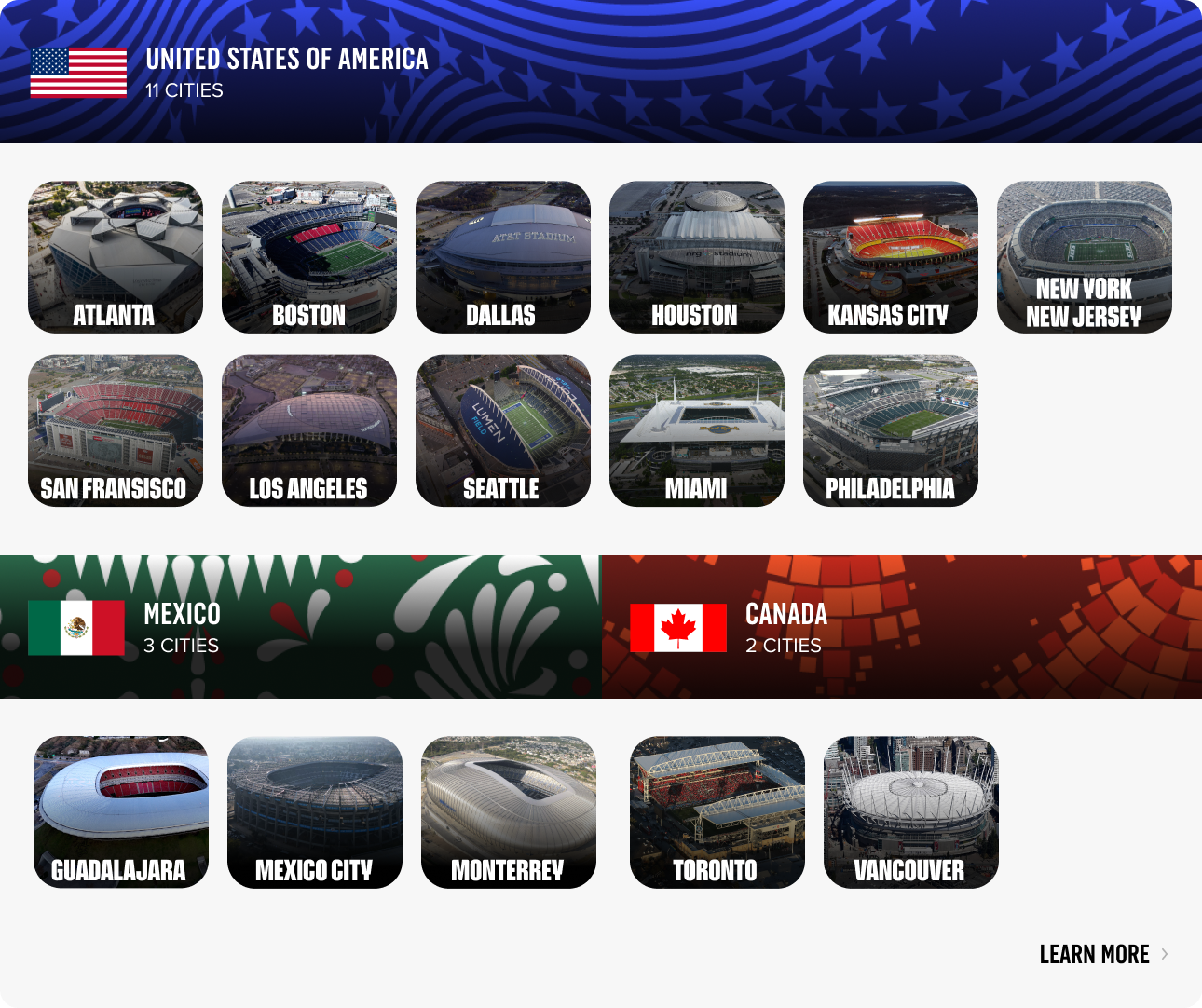
Task: Select the Atlanta stadium card
Action: (x=116, y=256)
